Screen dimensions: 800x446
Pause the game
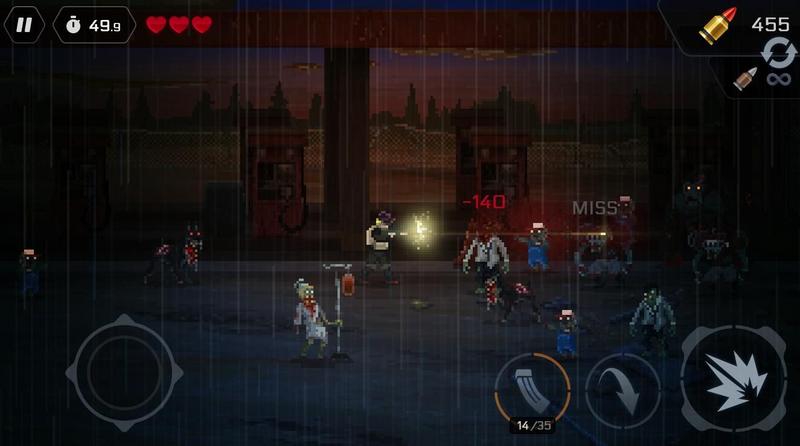(x=23, y=24)
